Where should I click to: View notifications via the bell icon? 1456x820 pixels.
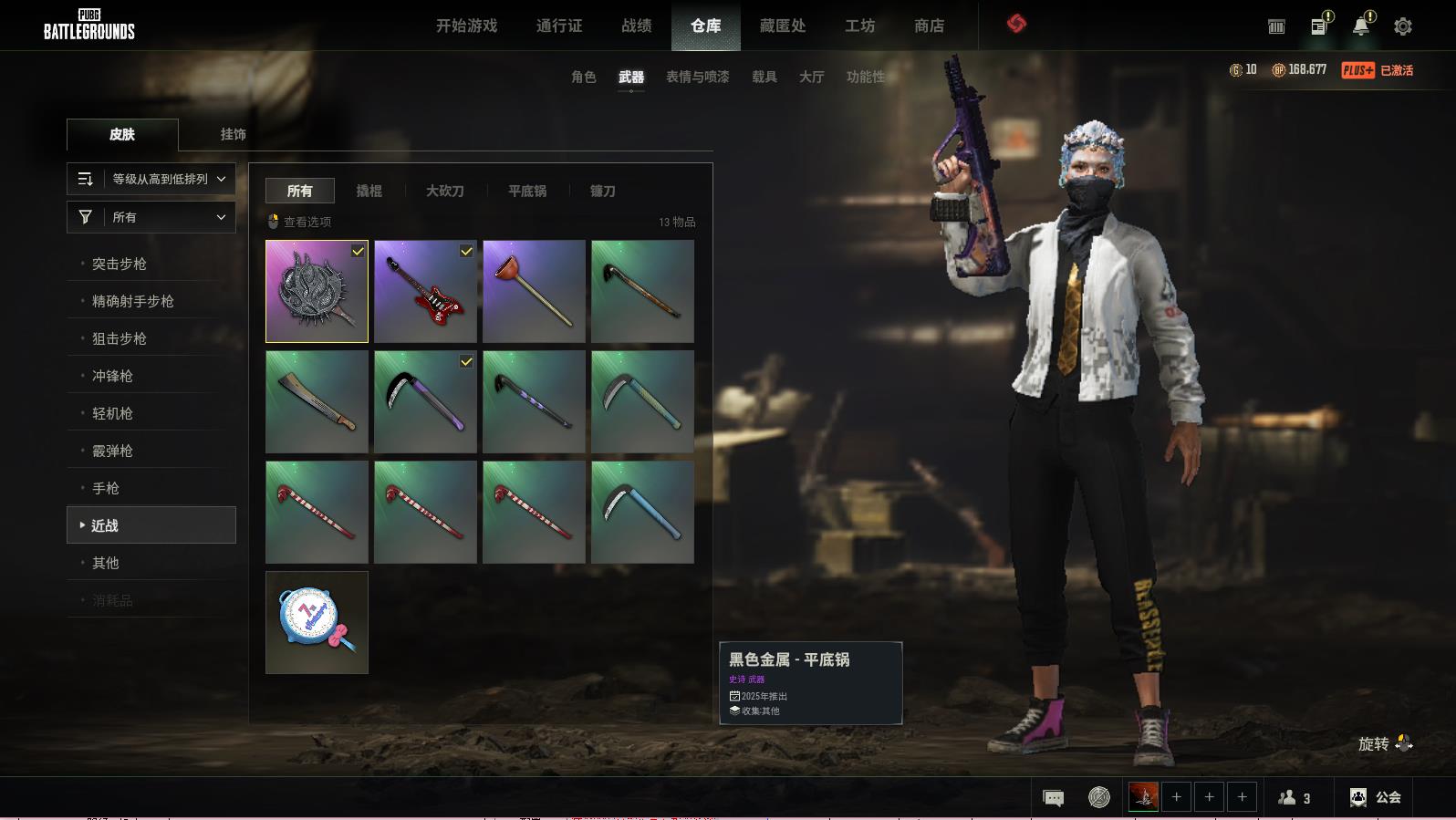[1360, 26]
